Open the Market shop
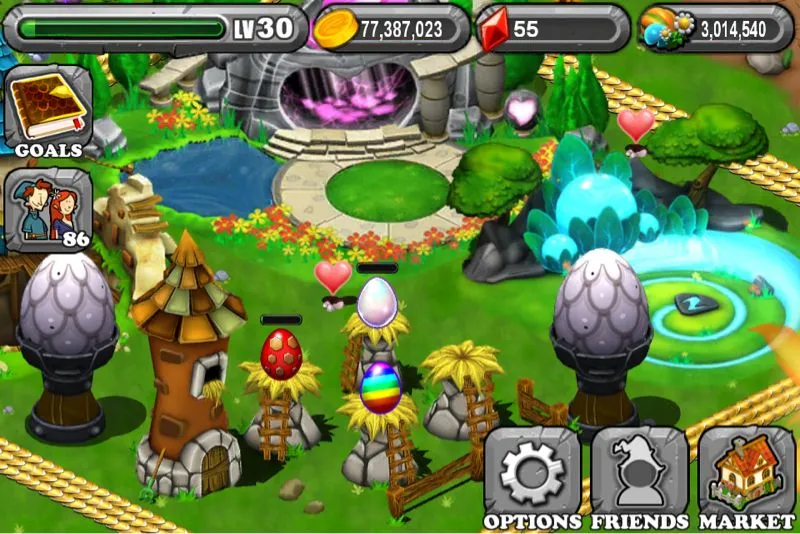 (x=746, y=475)
